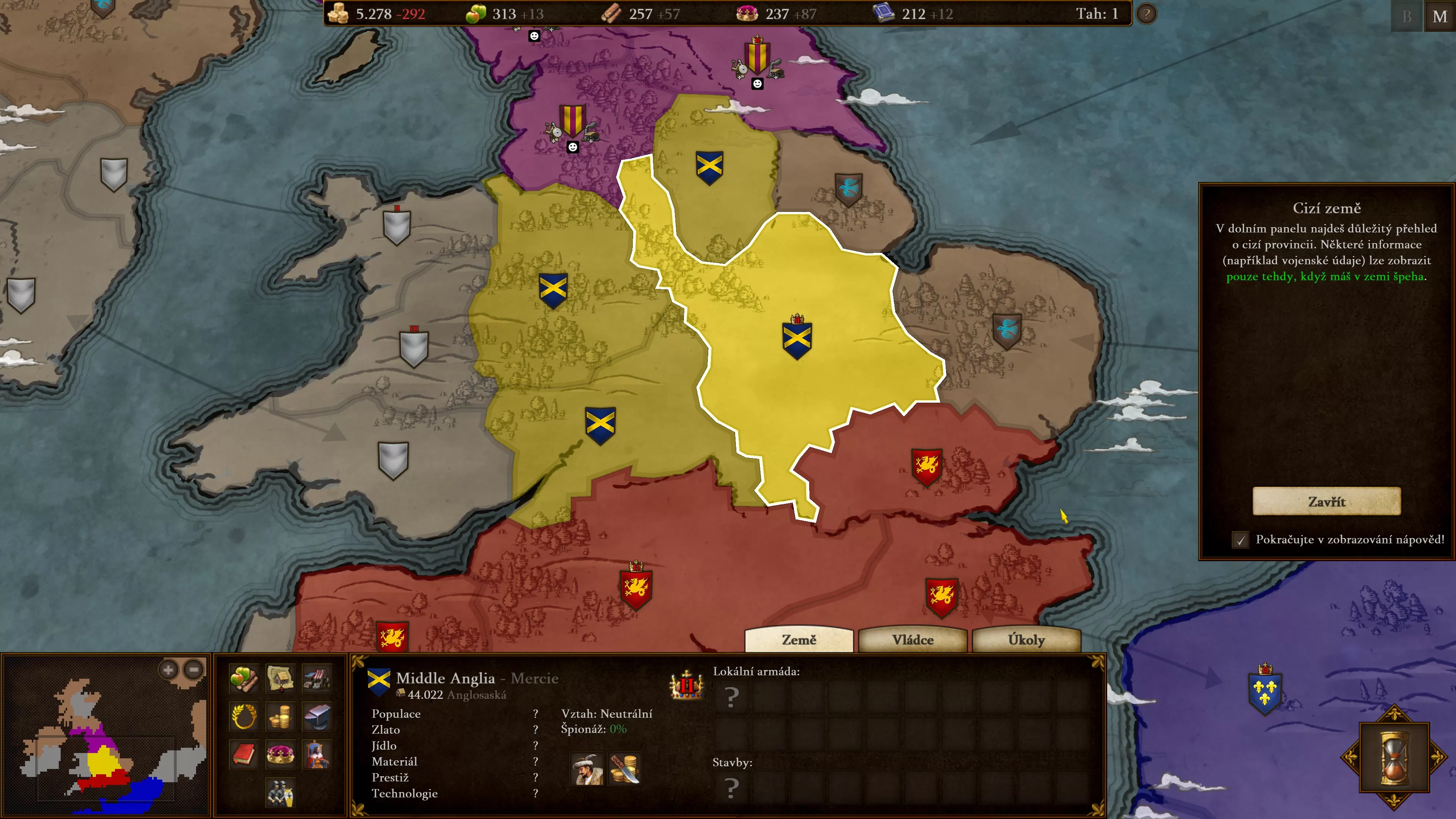
Task: Open the red book icon
Action: pos(244,754)
